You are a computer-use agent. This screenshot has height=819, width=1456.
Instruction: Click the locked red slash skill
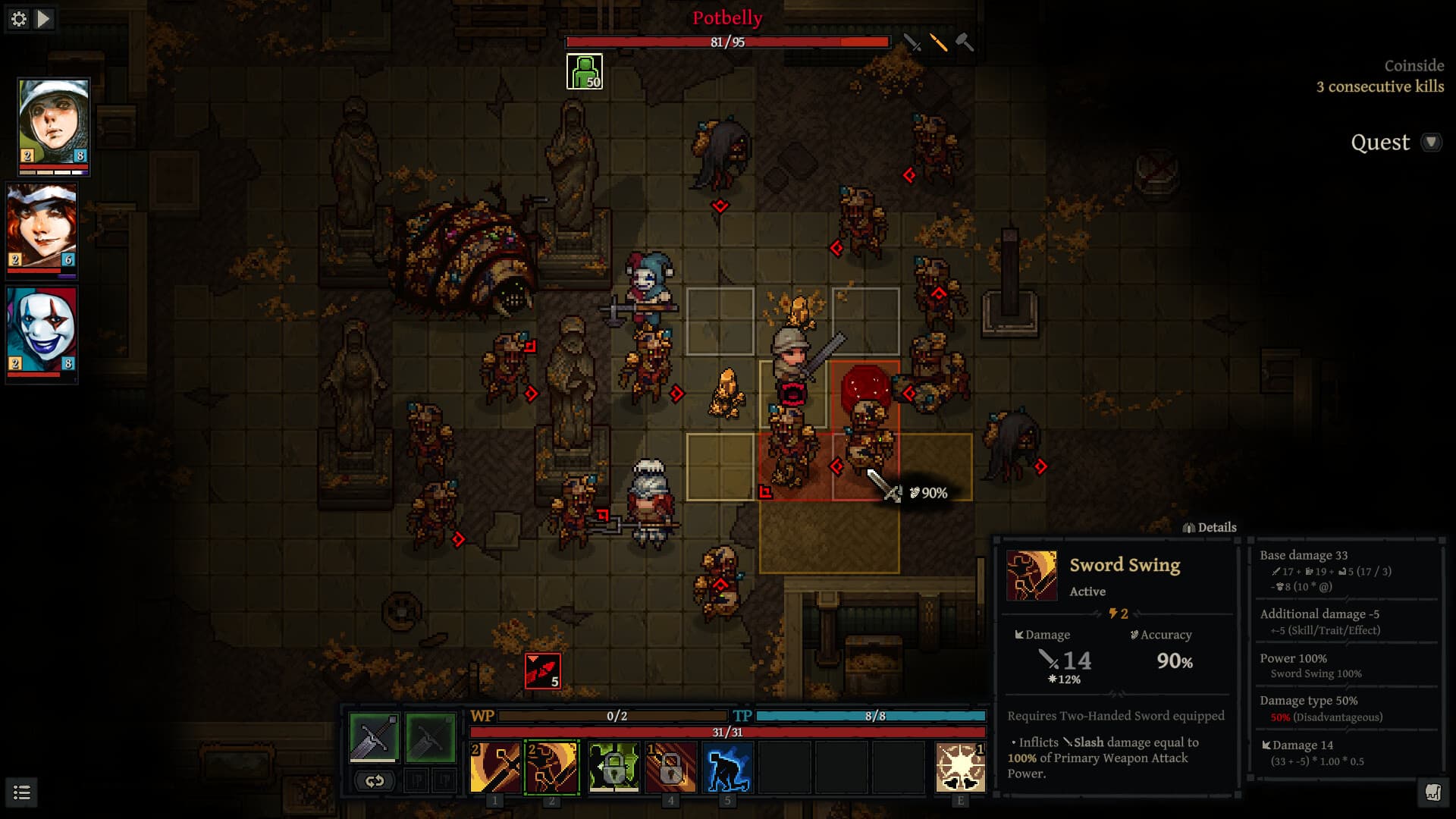click(670, 767)
